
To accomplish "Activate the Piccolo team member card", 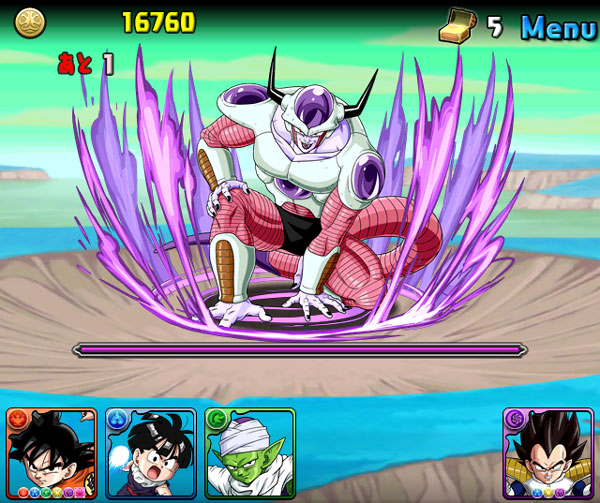I will click(x=249, y=453).
